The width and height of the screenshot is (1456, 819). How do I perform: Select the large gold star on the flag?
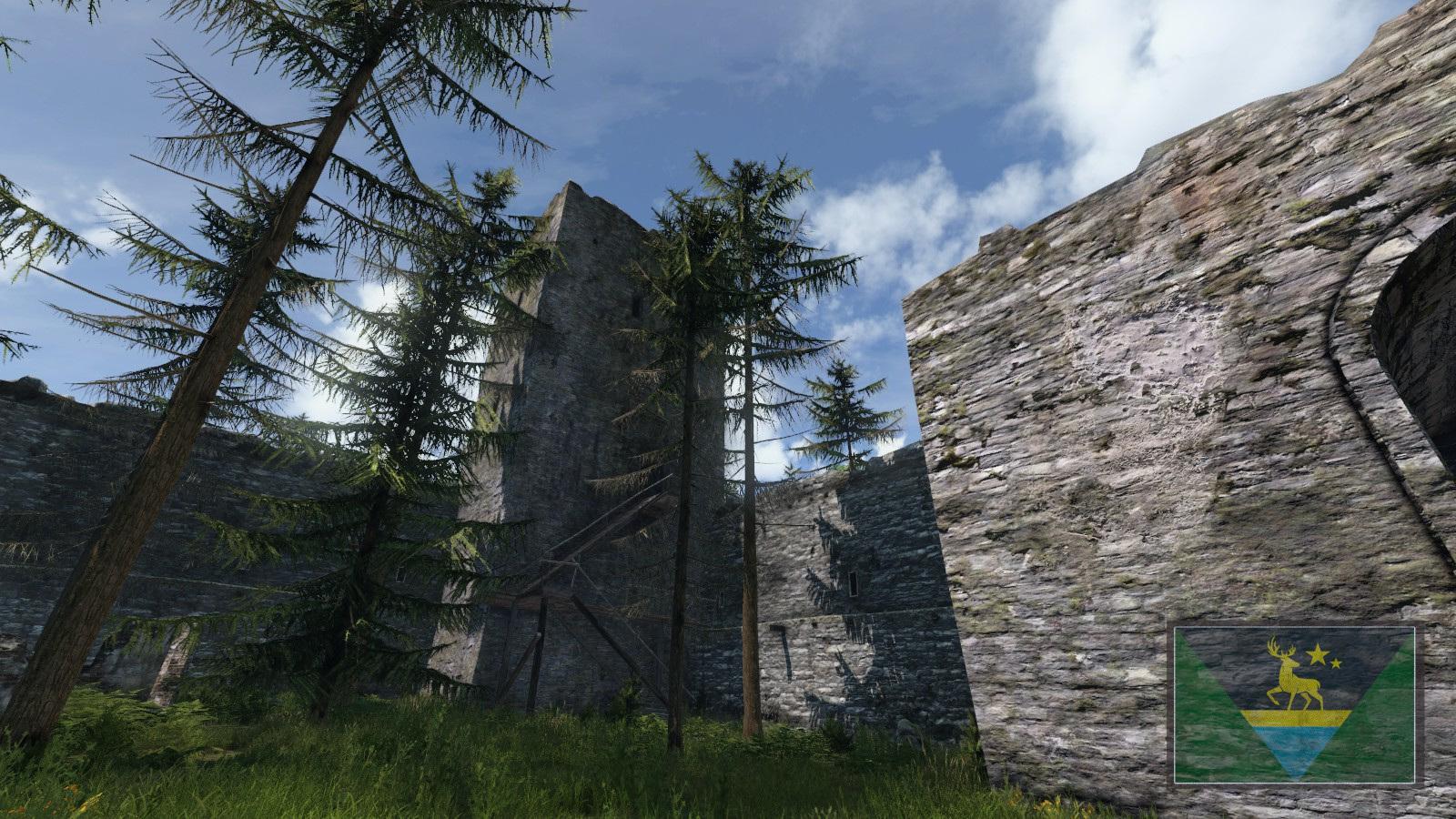tap(1318, 653)
